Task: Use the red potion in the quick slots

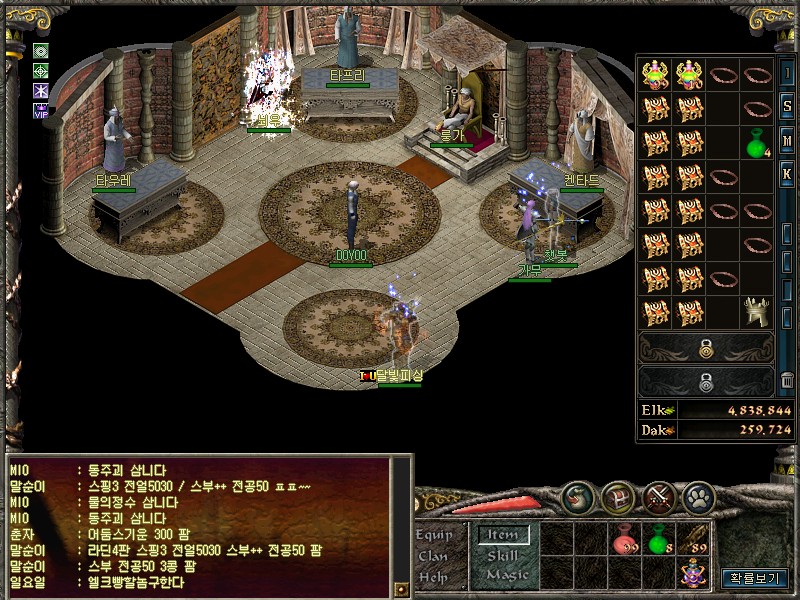Action: point(626,541)
